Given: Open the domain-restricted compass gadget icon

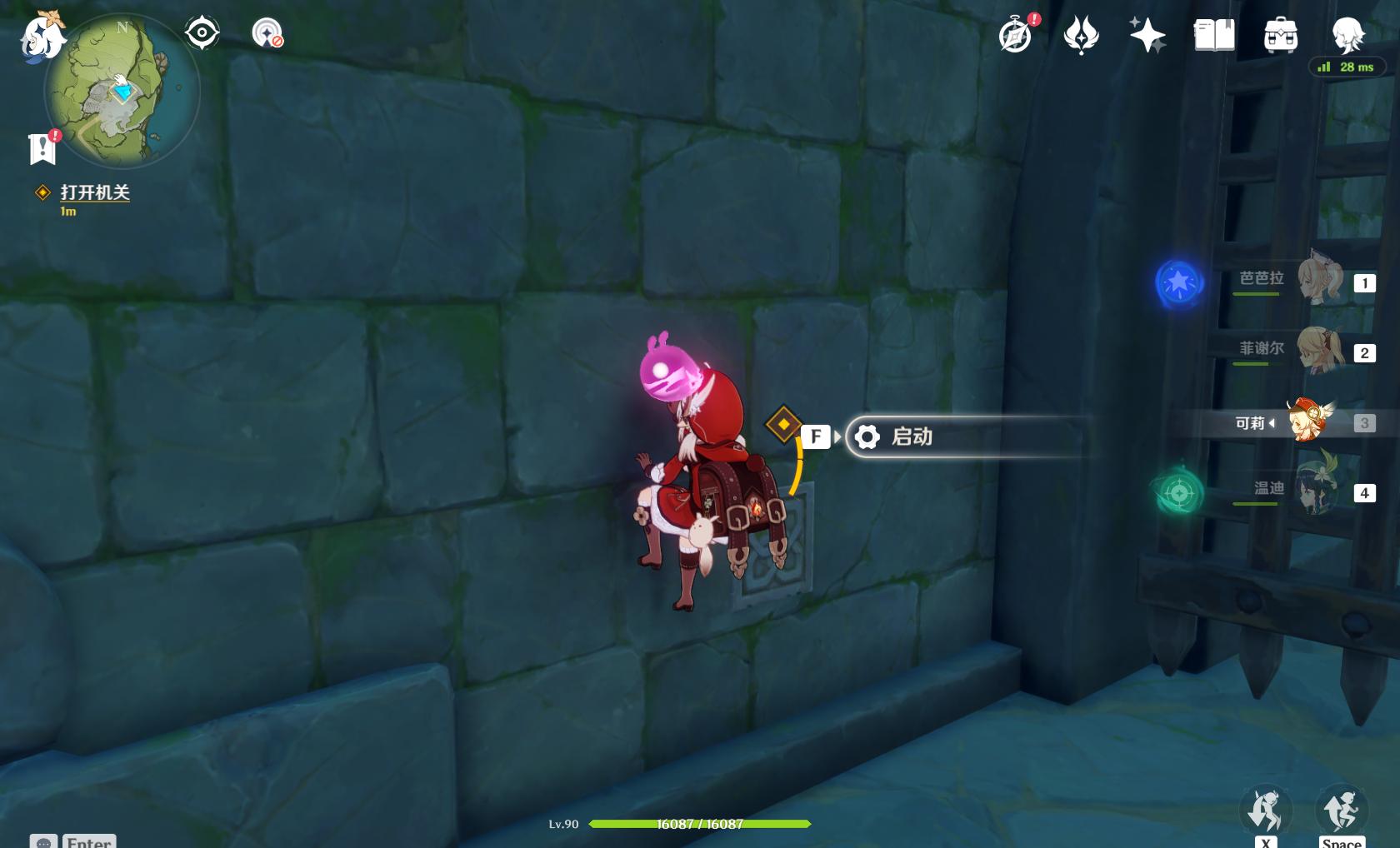Looking at the screenshot, I should (x=267, y=33).
